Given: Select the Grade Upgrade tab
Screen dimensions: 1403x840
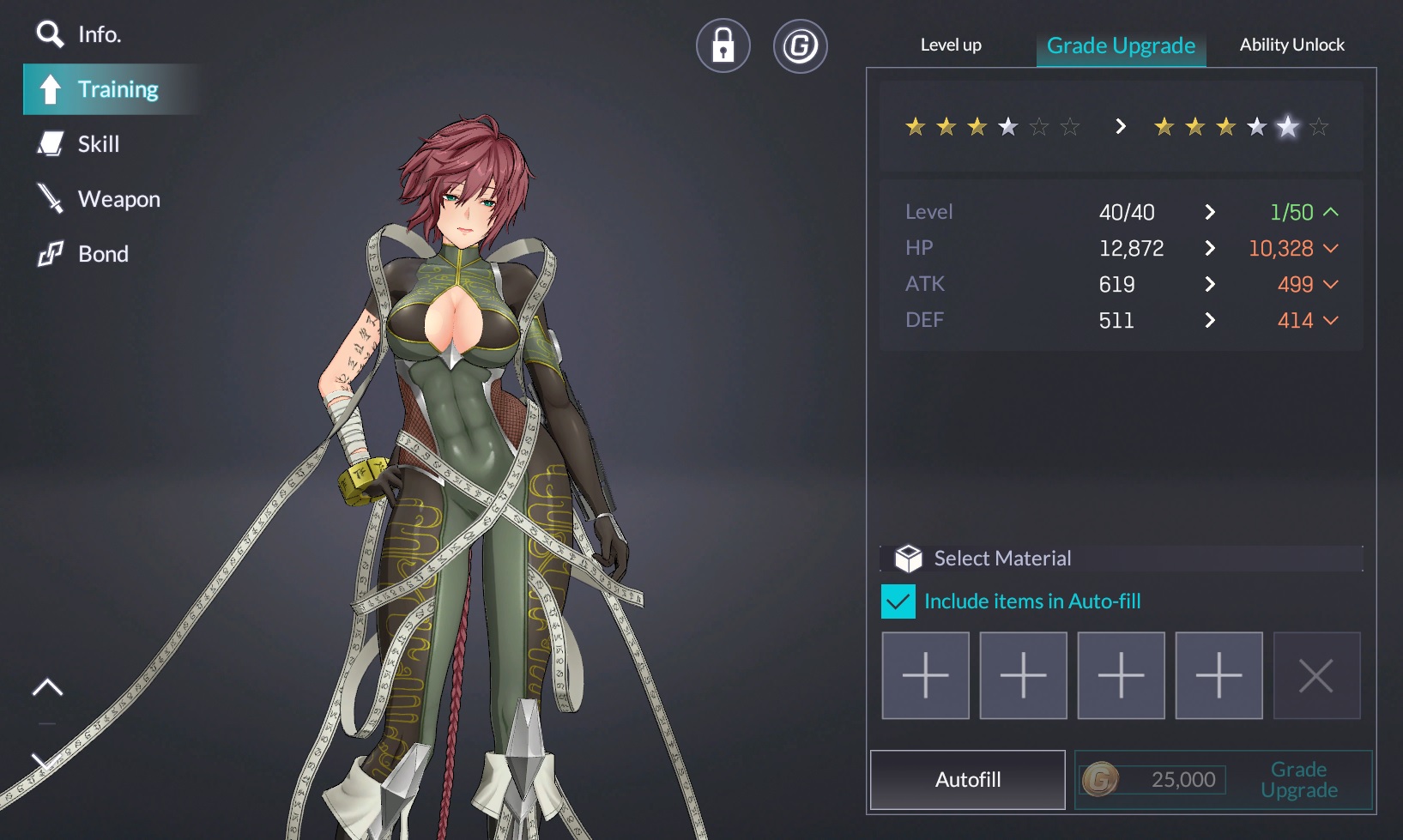Looking at the screenshot, I should [1121, 46].
